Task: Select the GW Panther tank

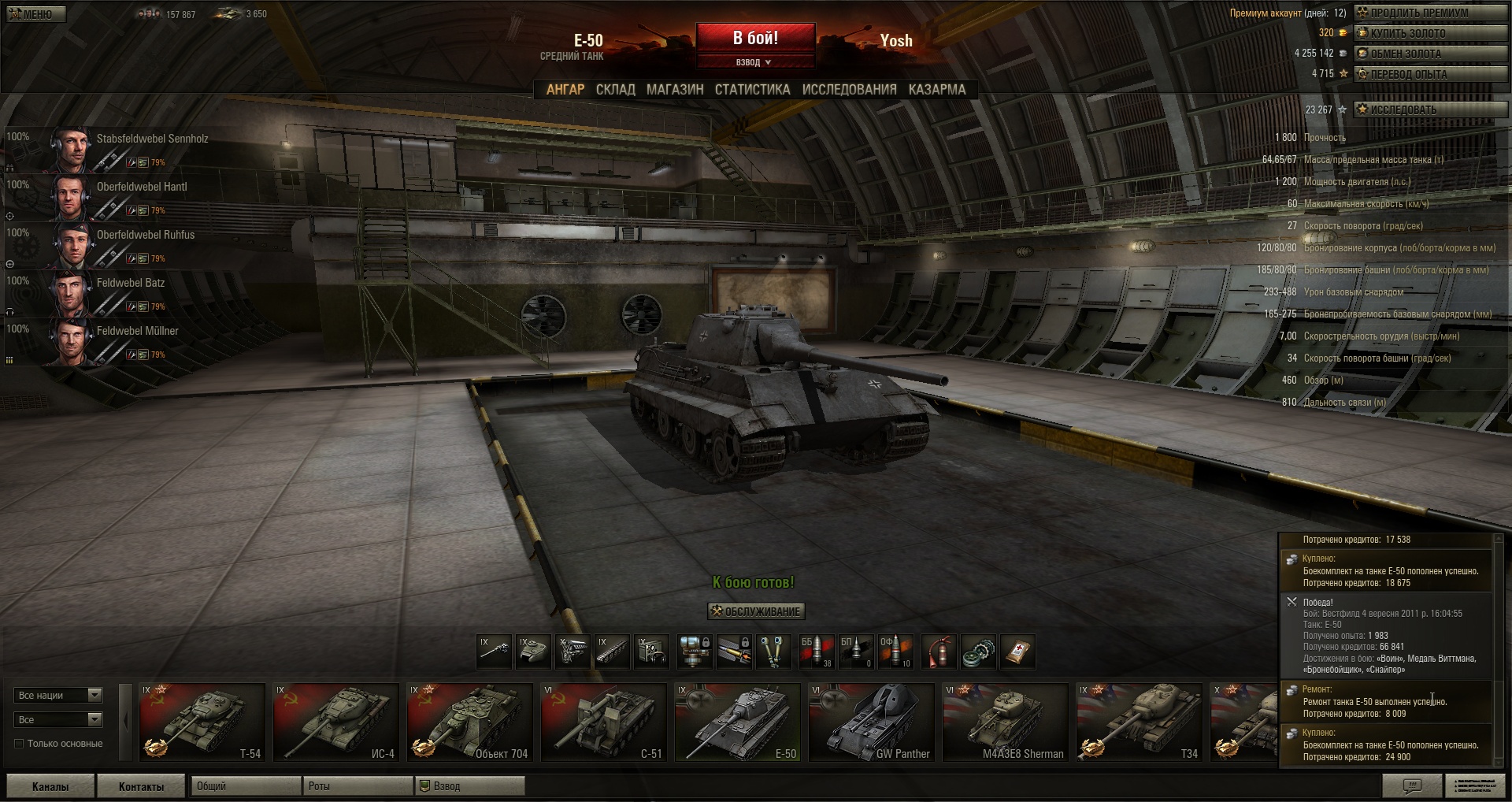Action: point(871,722)
